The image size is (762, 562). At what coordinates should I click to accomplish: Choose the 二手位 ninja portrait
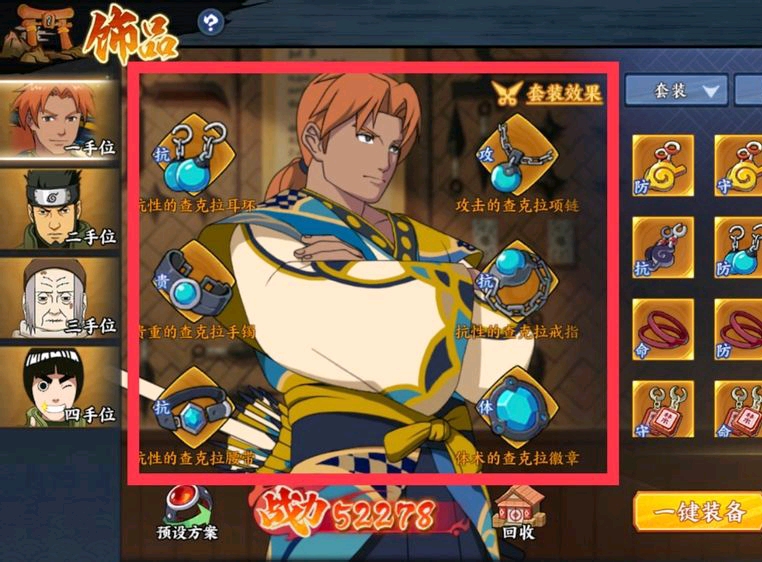click(x=61, y=207)
